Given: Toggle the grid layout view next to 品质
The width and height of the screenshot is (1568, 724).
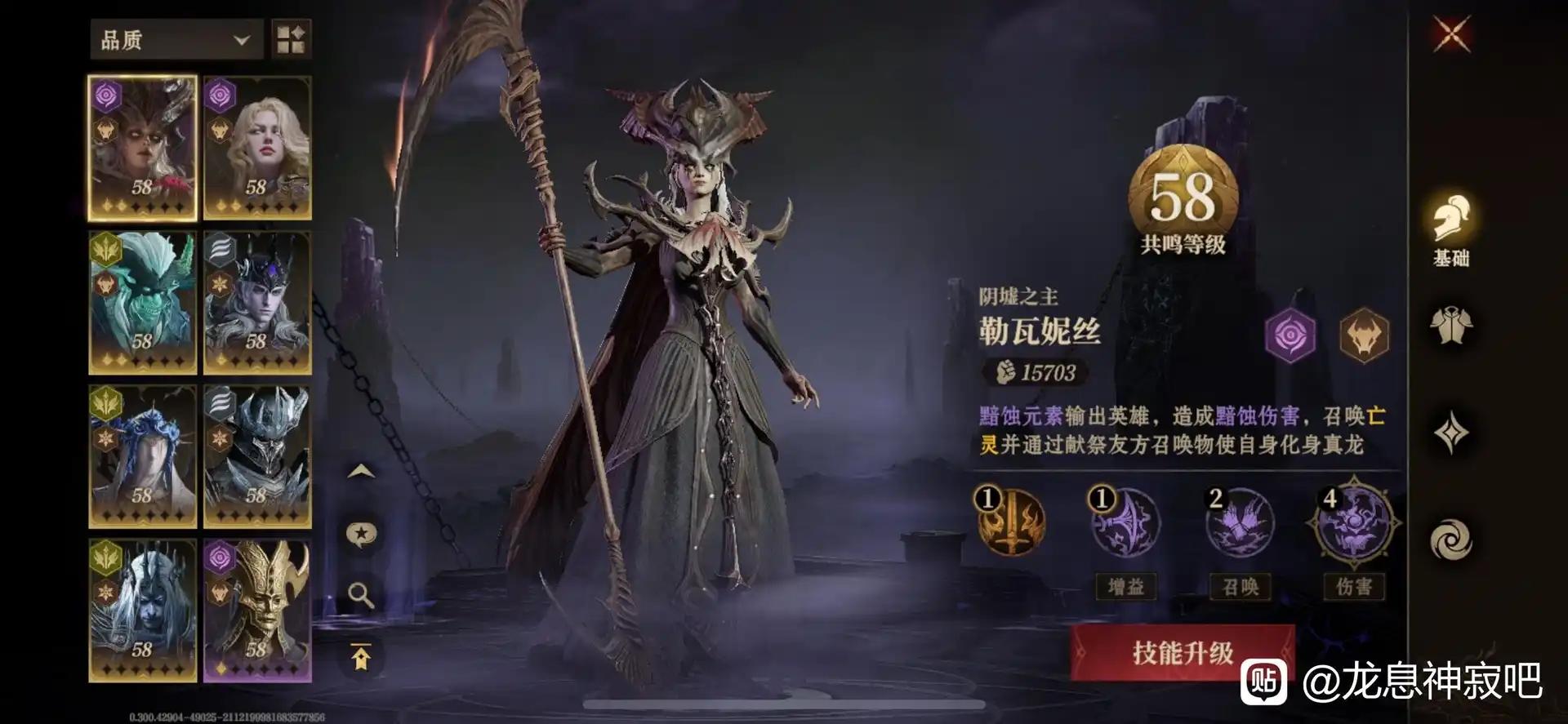Looking at the screenshot, I should click(x=292, y=39).
